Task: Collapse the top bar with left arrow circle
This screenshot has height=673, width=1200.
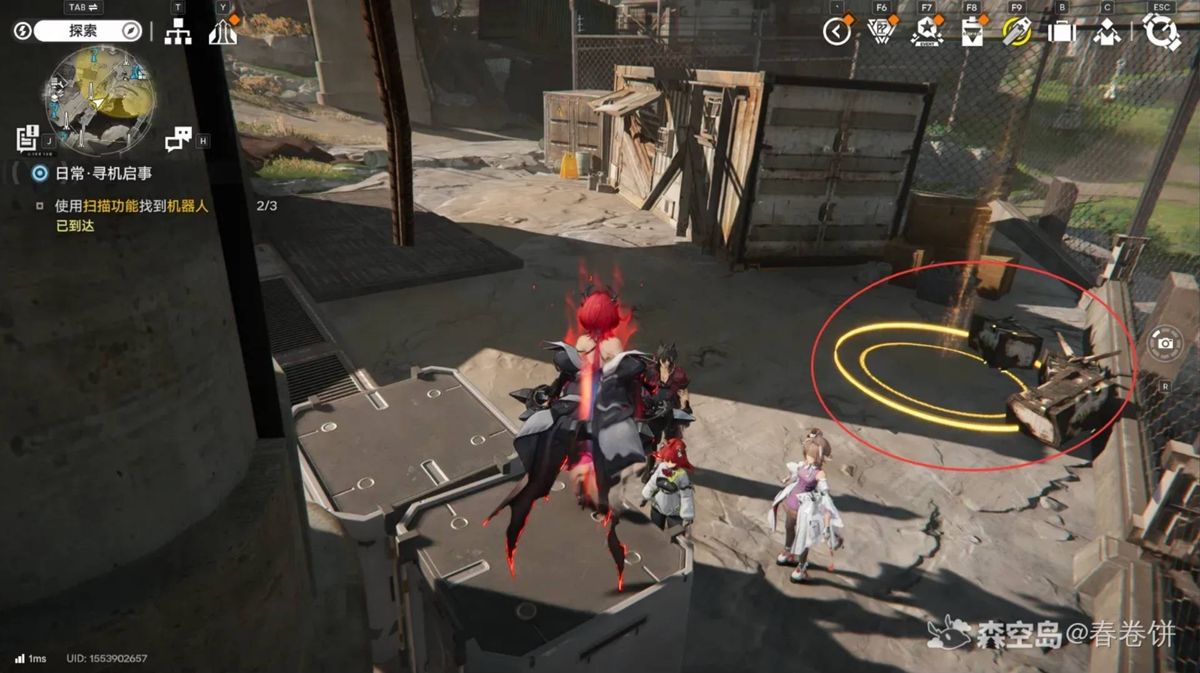Action: click(837, 32)
